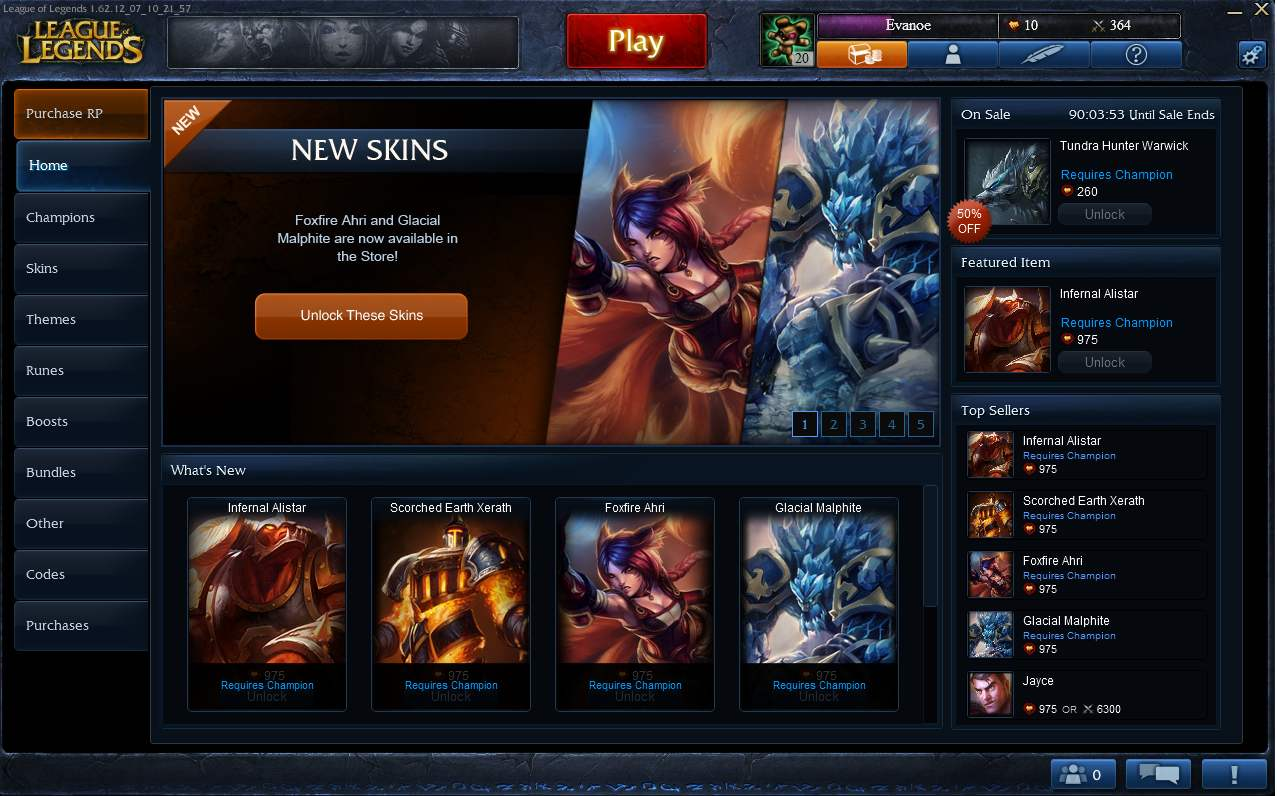Open the Bundles category

click(81, 472)
